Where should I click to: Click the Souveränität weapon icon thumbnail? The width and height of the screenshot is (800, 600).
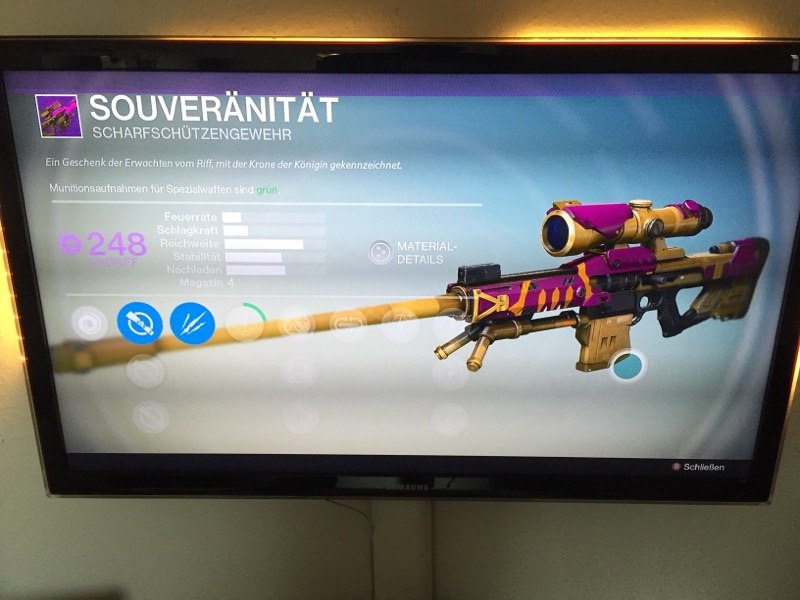pyautogui.click(x=59, y=115)
